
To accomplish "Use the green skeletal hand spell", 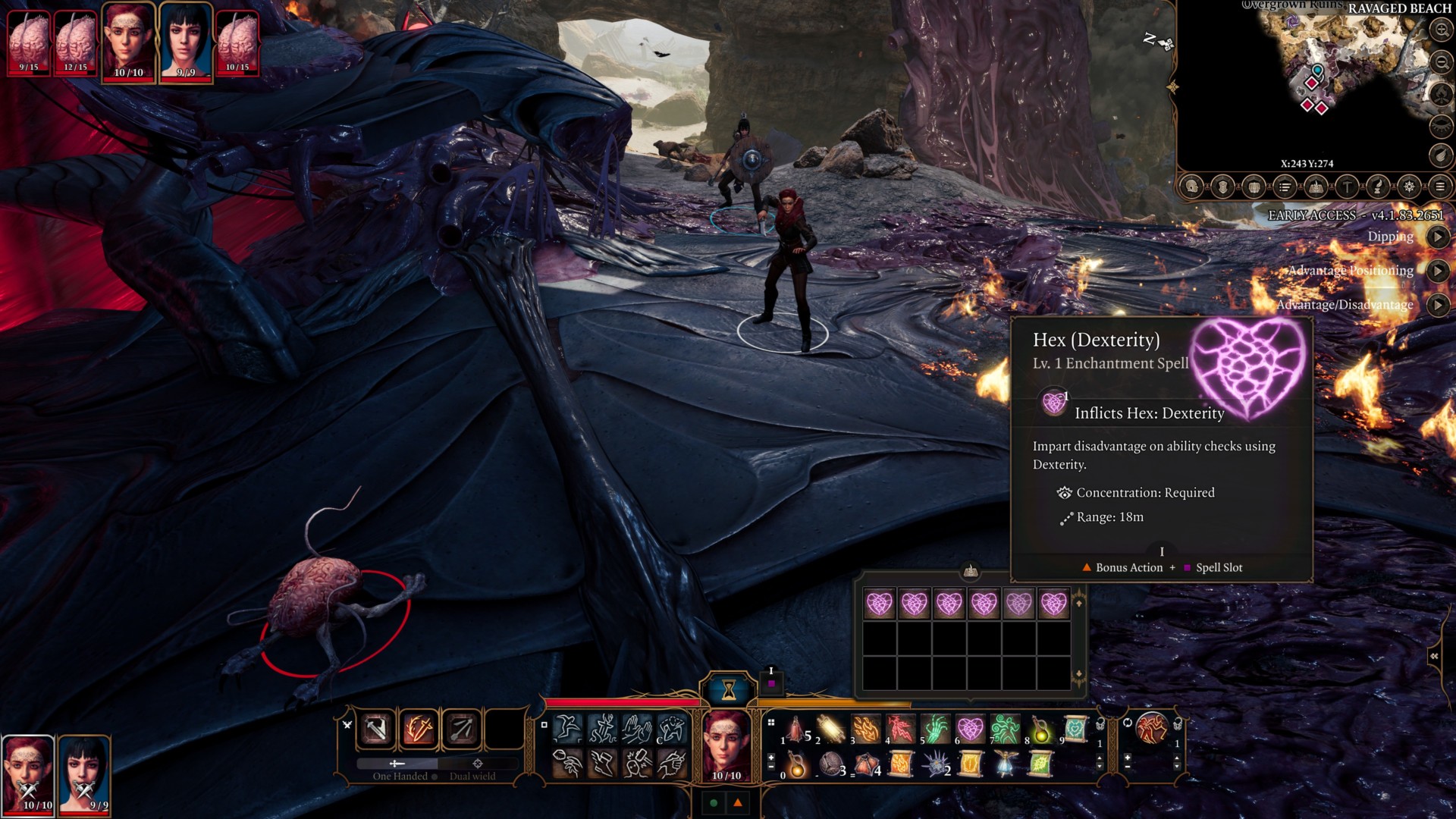I will tap(936, 729).
